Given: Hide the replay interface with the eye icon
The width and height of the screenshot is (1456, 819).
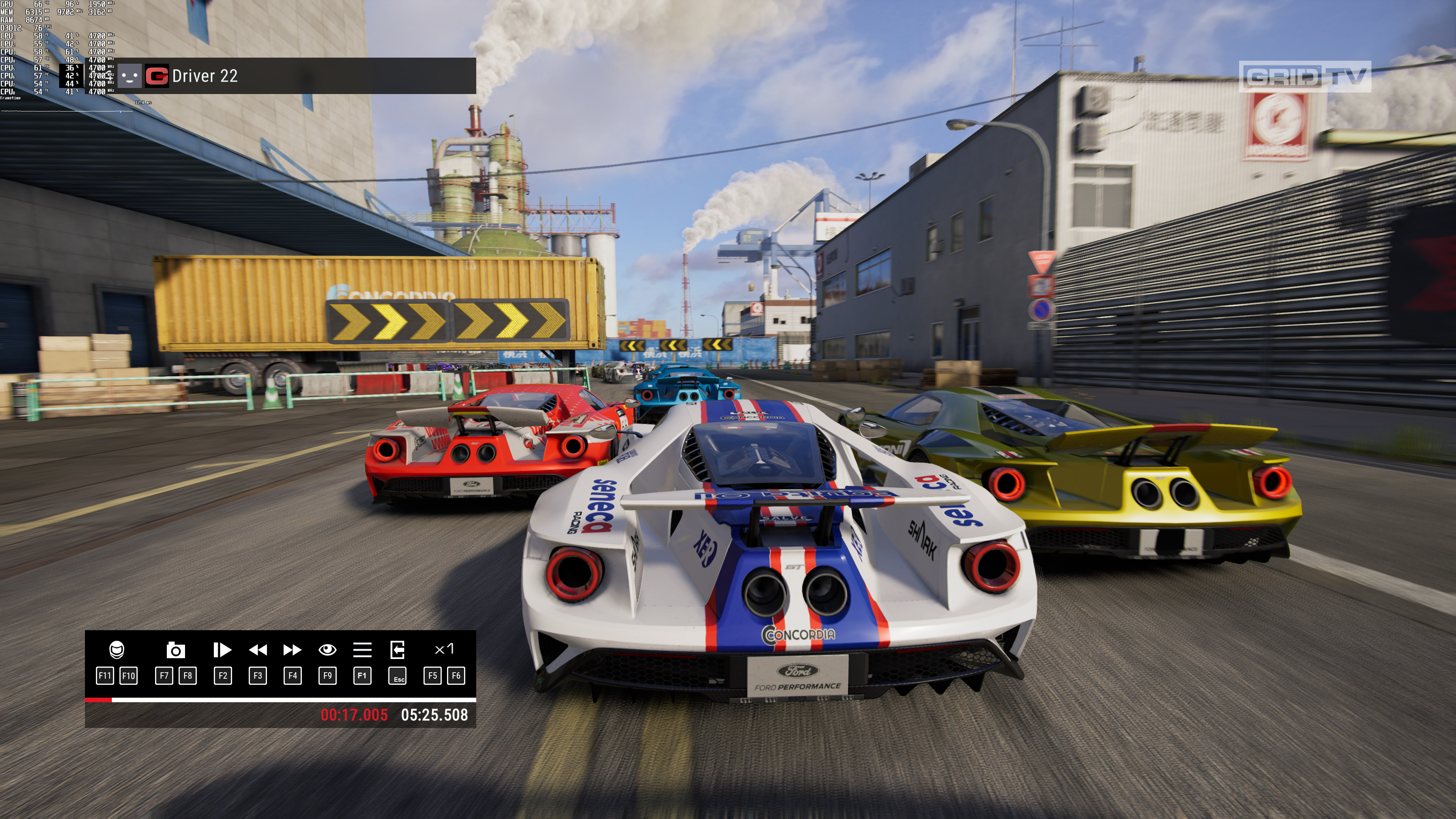Looking at the screenshot, I should [327, 650].
